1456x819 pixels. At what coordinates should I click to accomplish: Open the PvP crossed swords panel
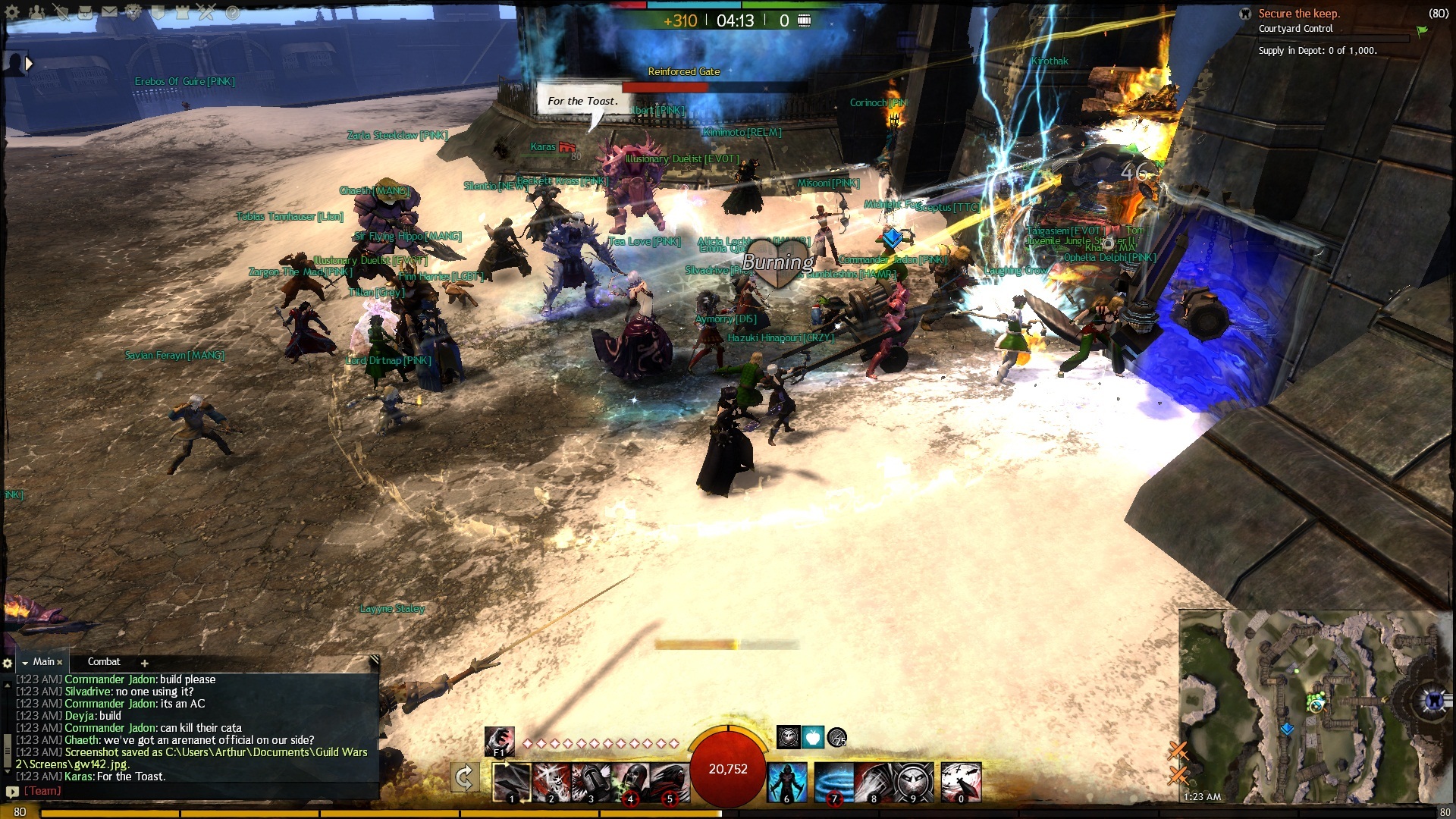[207, 12]
